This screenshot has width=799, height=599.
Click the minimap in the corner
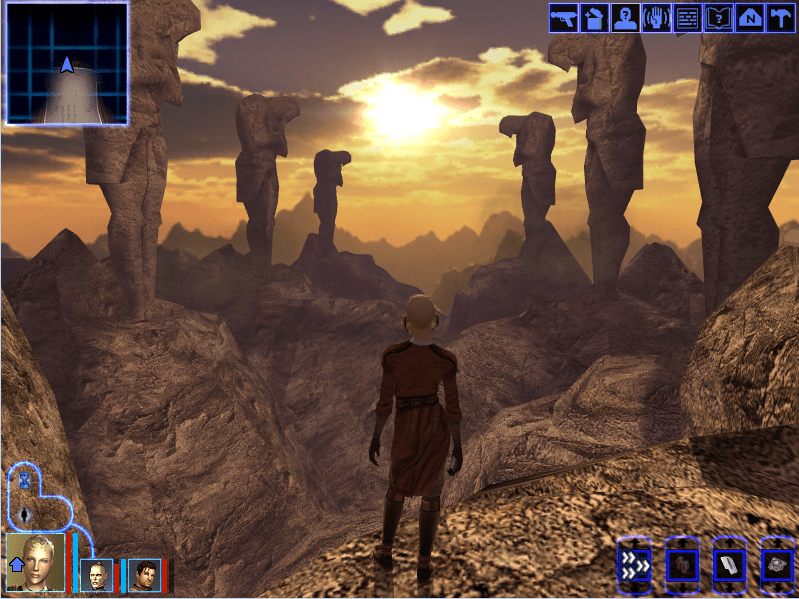pos(67,63)
